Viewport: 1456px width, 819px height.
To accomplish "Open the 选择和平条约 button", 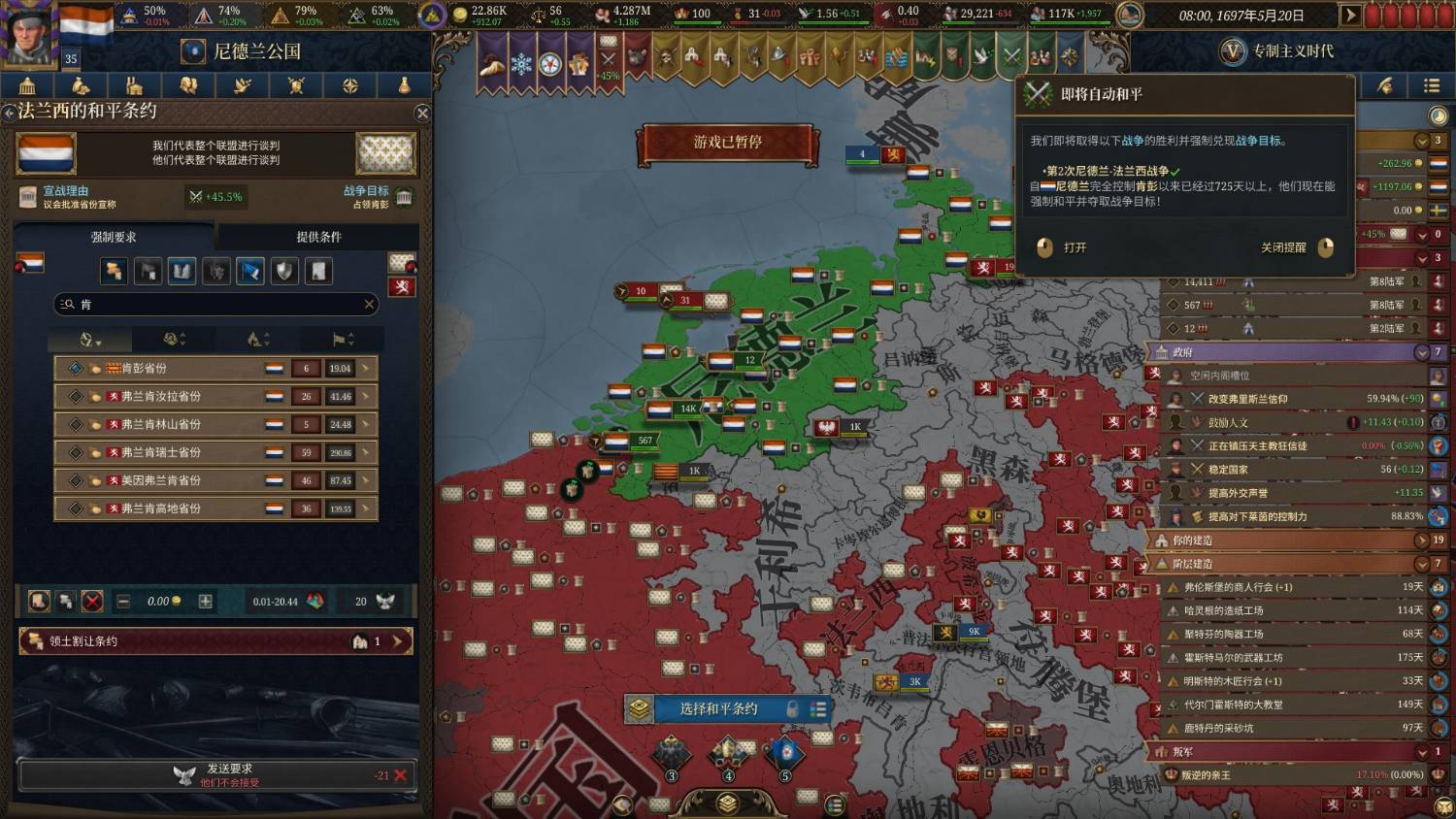I will click(x=718, y=709).
